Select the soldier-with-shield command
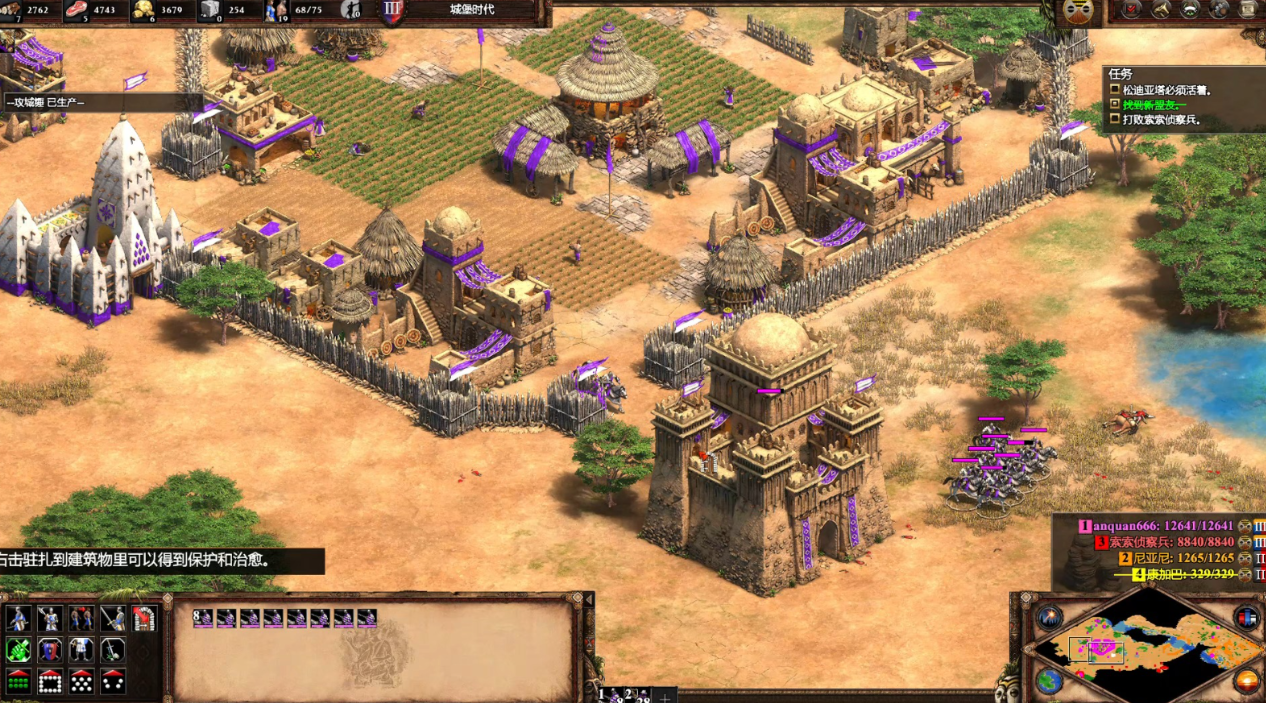Viewport: 1266px width, 703px height. tap(18, 619)
